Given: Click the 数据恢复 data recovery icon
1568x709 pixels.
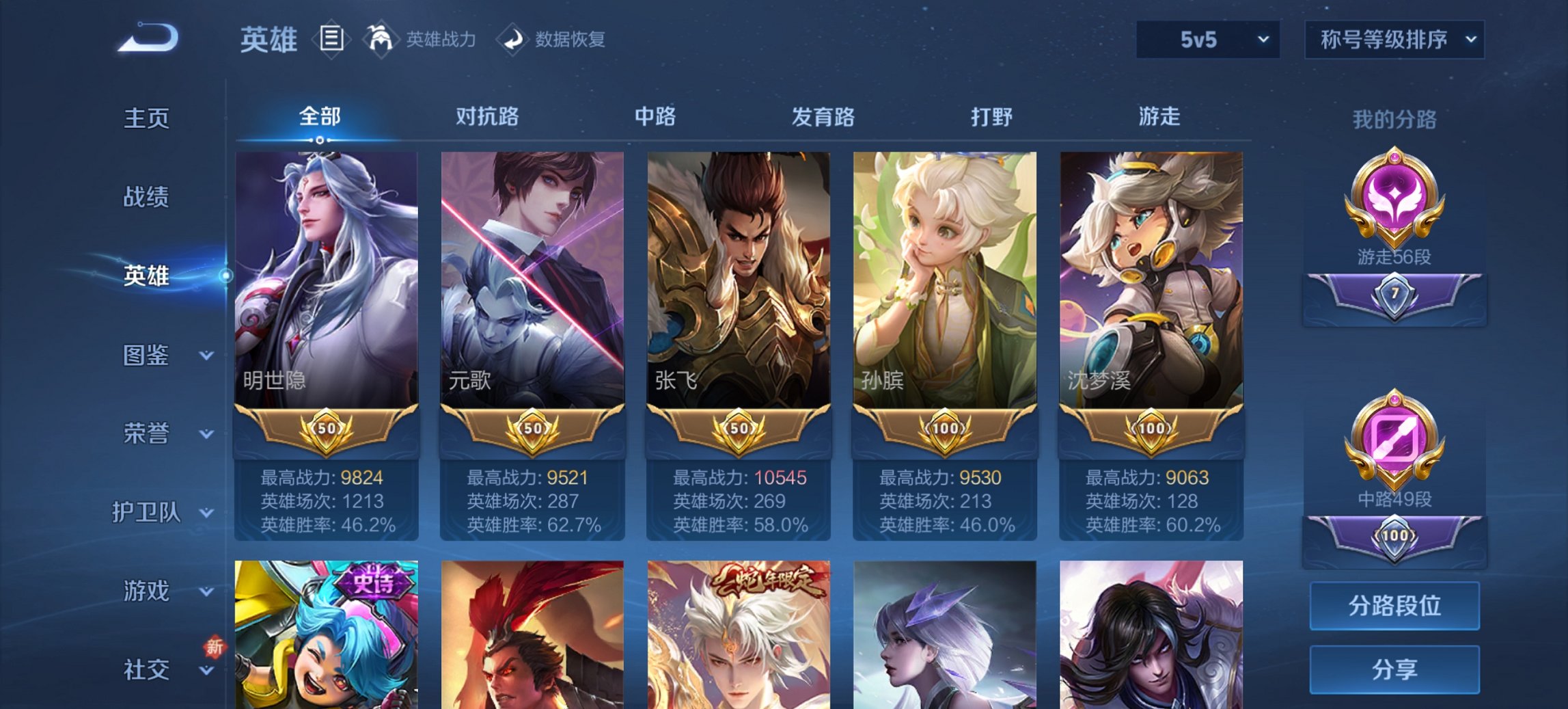Looking at the screenshot, I should click(514, 40).
